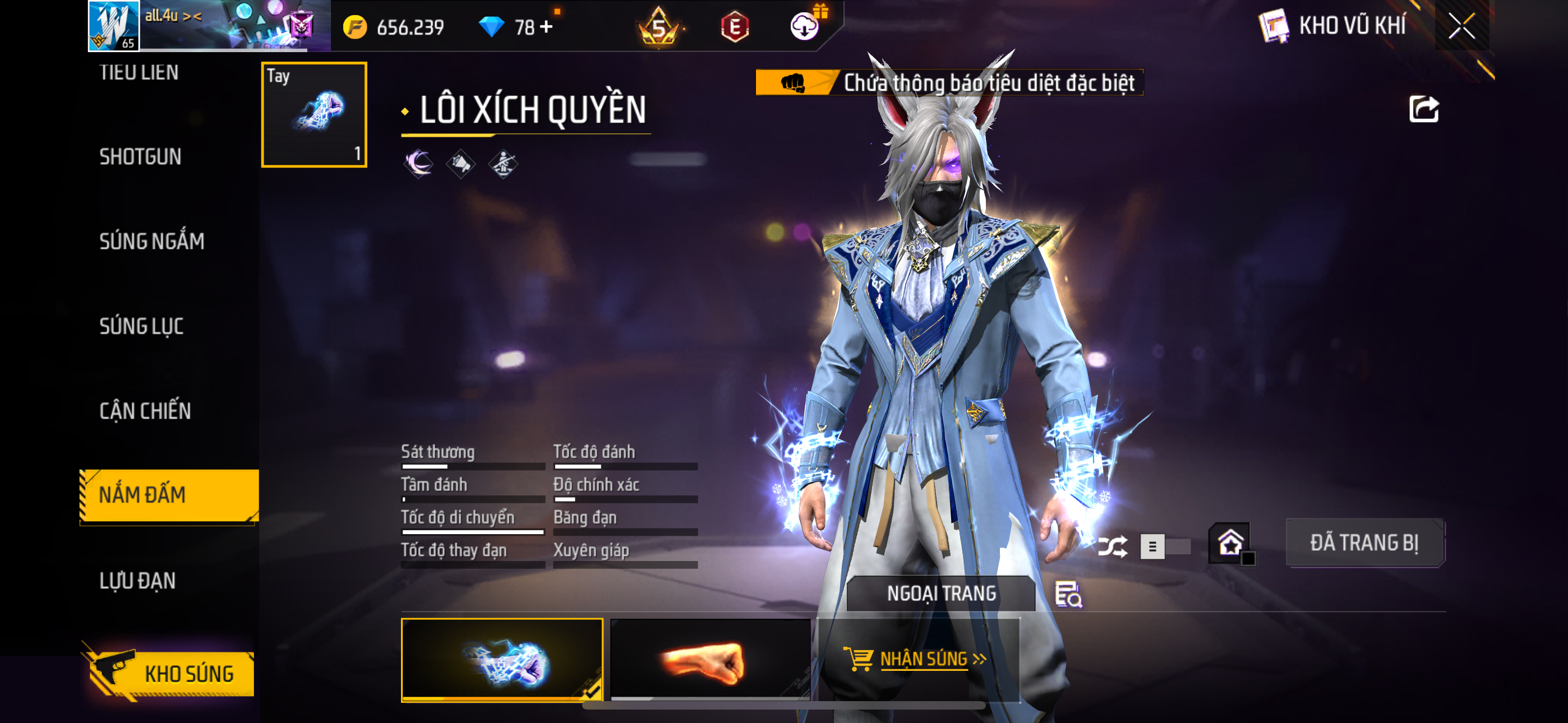The image size is (1568, 723).
Task: Switch to the SHOTGUN category
Action: (141, 157)
